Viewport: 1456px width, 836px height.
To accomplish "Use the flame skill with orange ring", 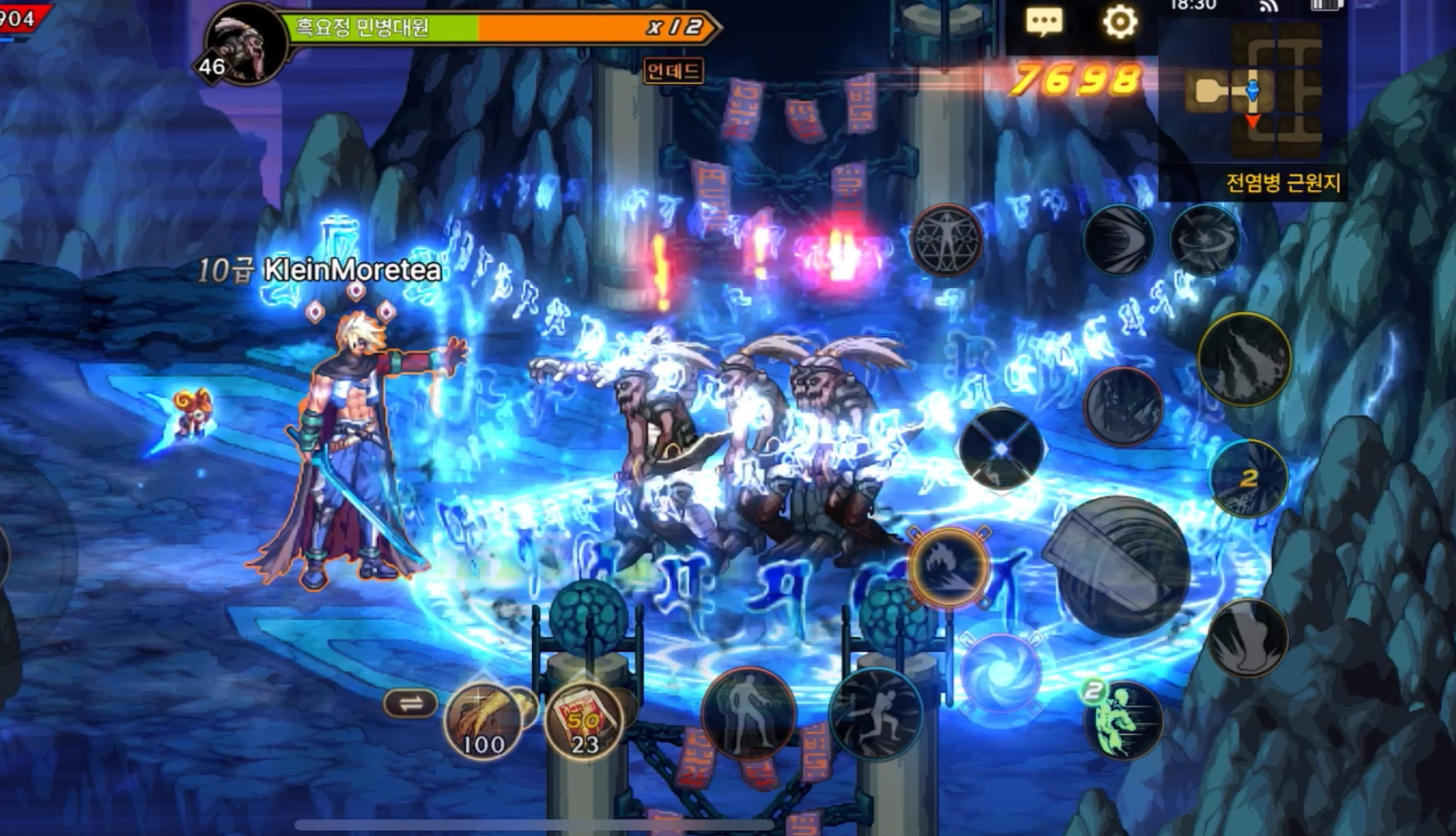I will coord(948,567).
